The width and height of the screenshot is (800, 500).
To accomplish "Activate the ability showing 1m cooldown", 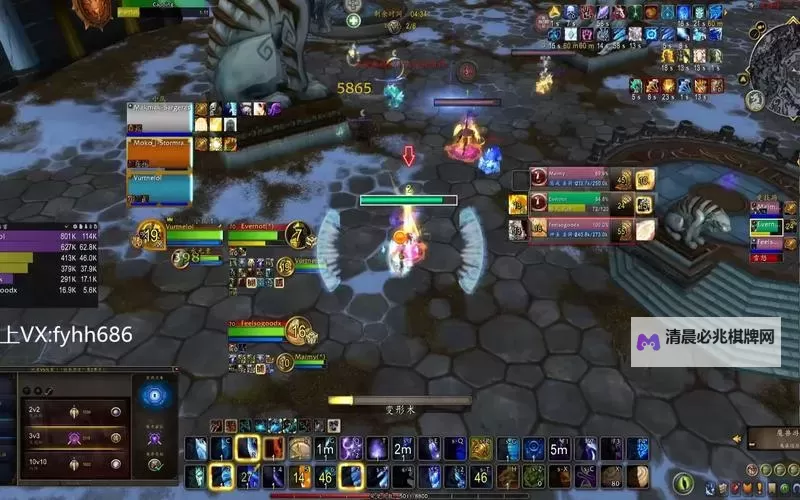I will point(326,449).
